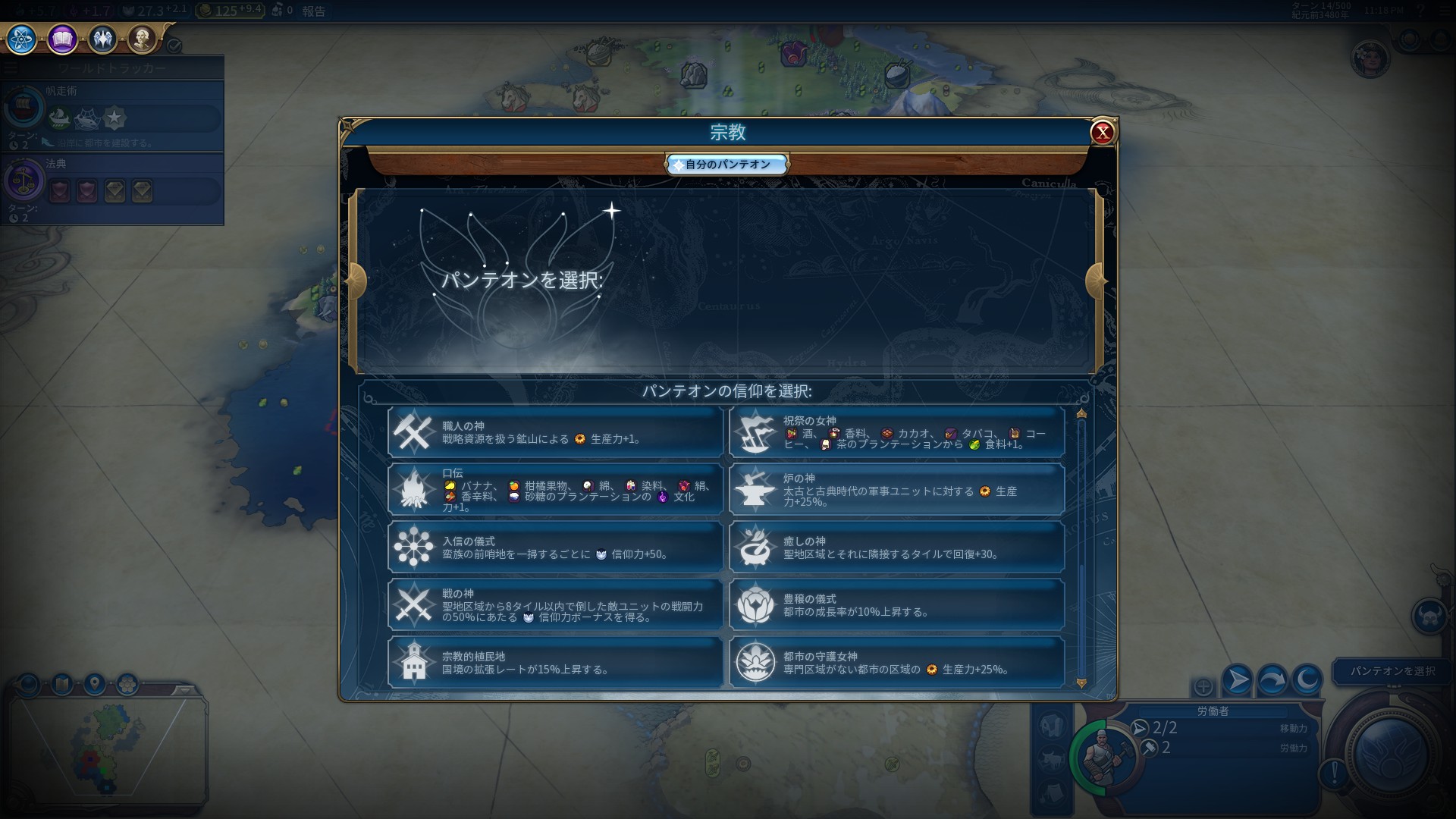Choose the 口伝 pantheon belief
This screenshot has width=1456, height=819.
point(555,490)
